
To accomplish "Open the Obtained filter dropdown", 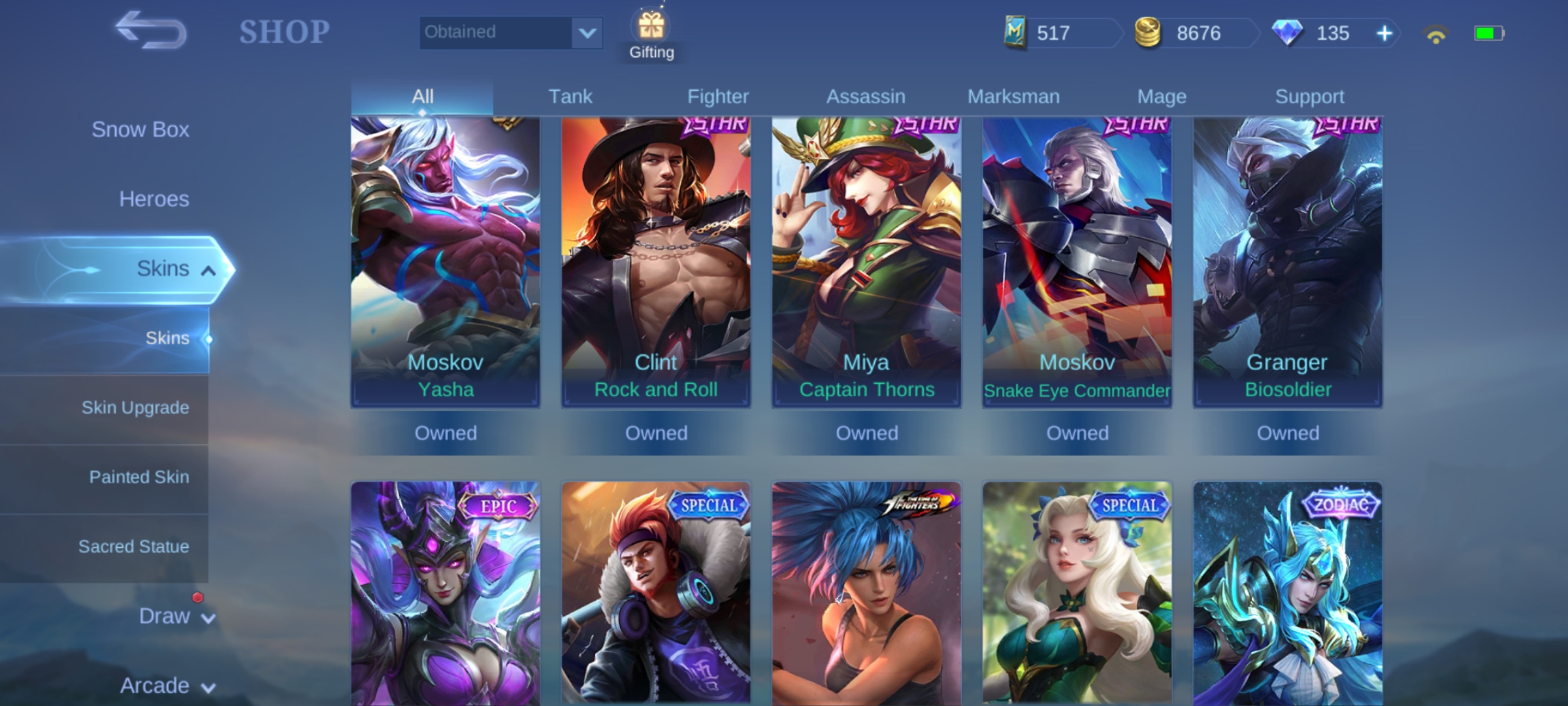I will 510,32.
